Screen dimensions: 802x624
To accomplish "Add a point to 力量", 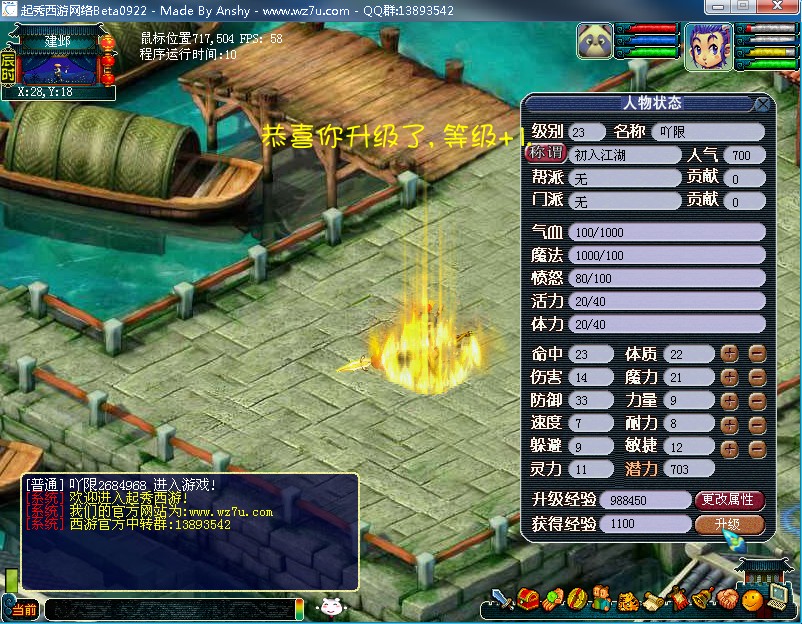I will (730, 400).
